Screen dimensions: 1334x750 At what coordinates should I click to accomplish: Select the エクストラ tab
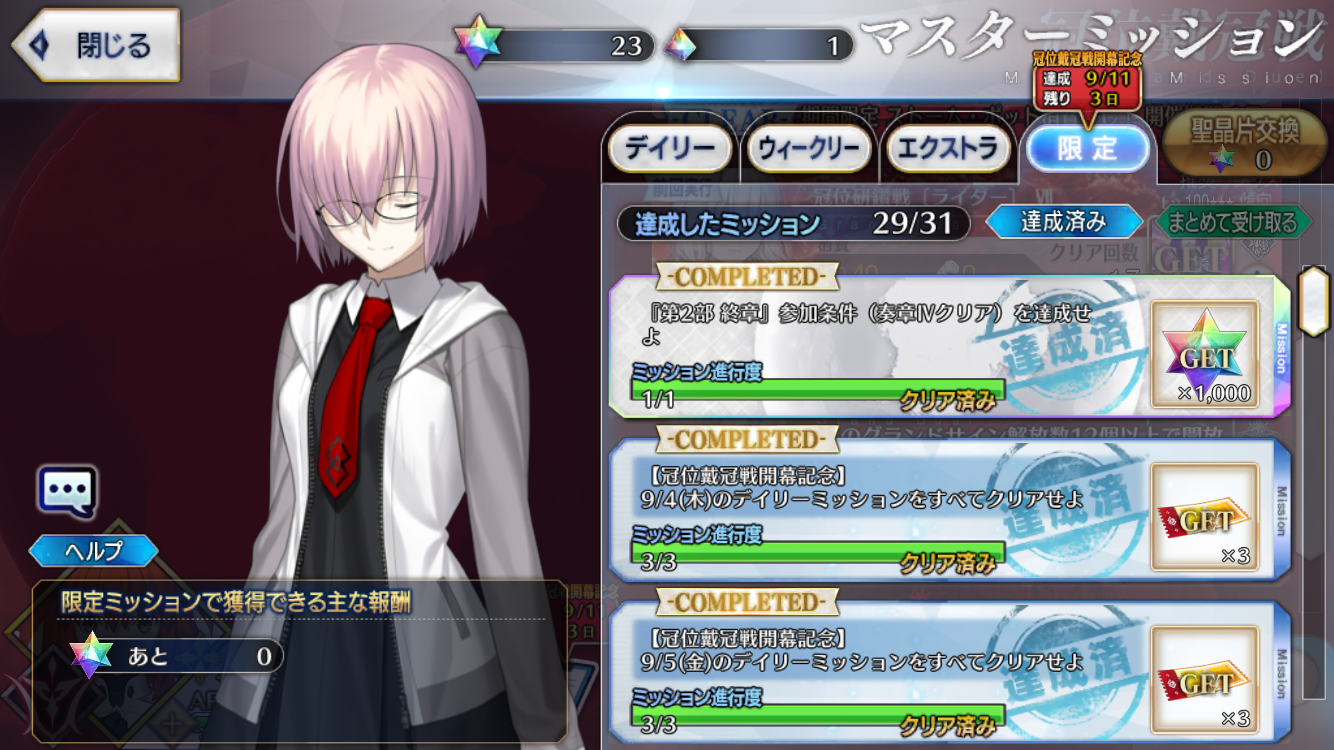(948, 149)
